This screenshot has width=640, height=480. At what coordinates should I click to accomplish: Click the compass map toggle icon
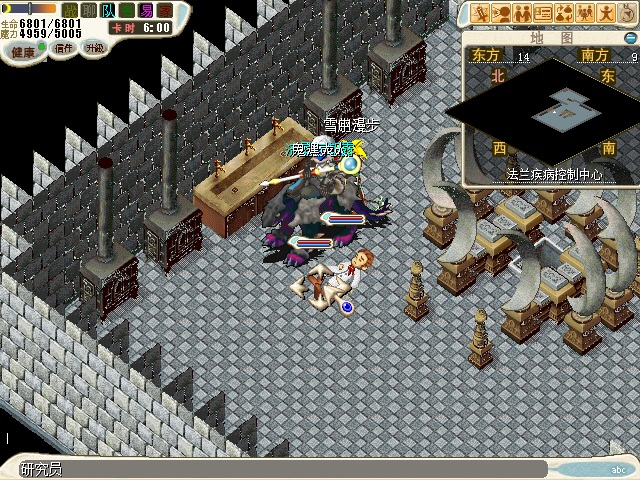click(x=627, y=13)
